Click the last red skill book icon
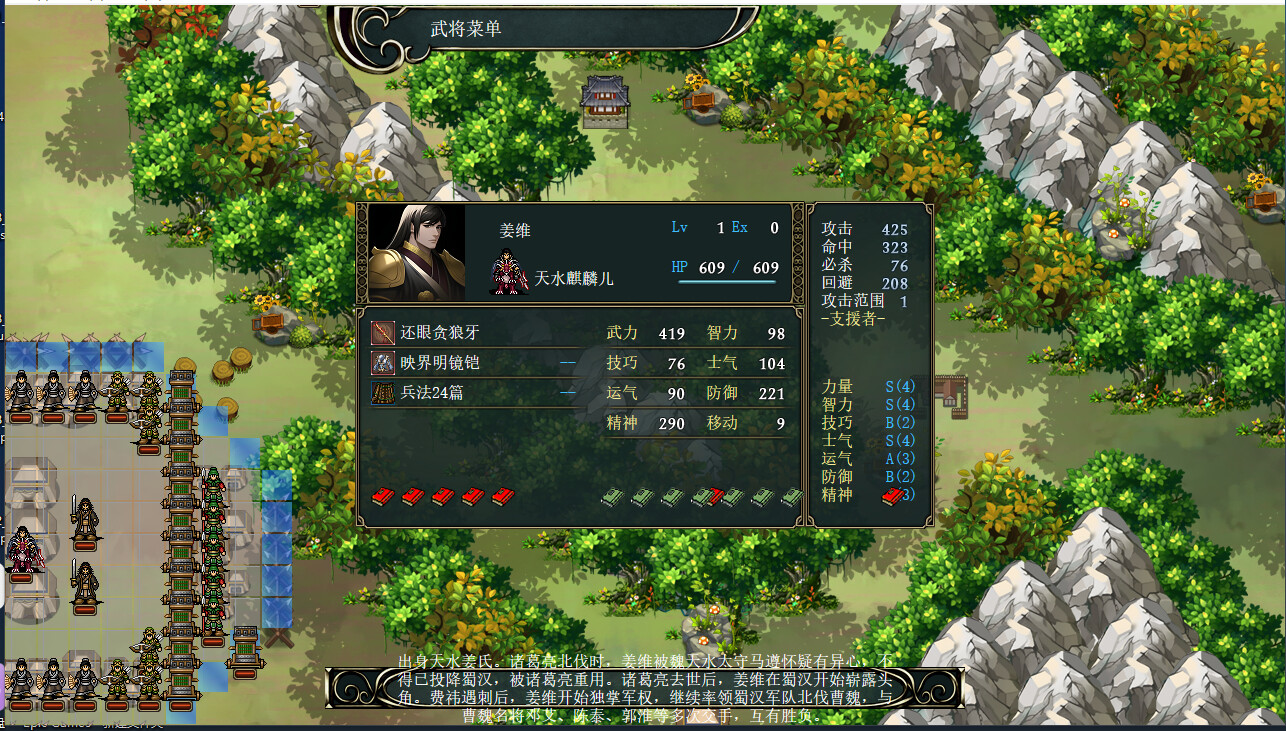The width and height of the screenshot is (1286, 731). (500, 497)
